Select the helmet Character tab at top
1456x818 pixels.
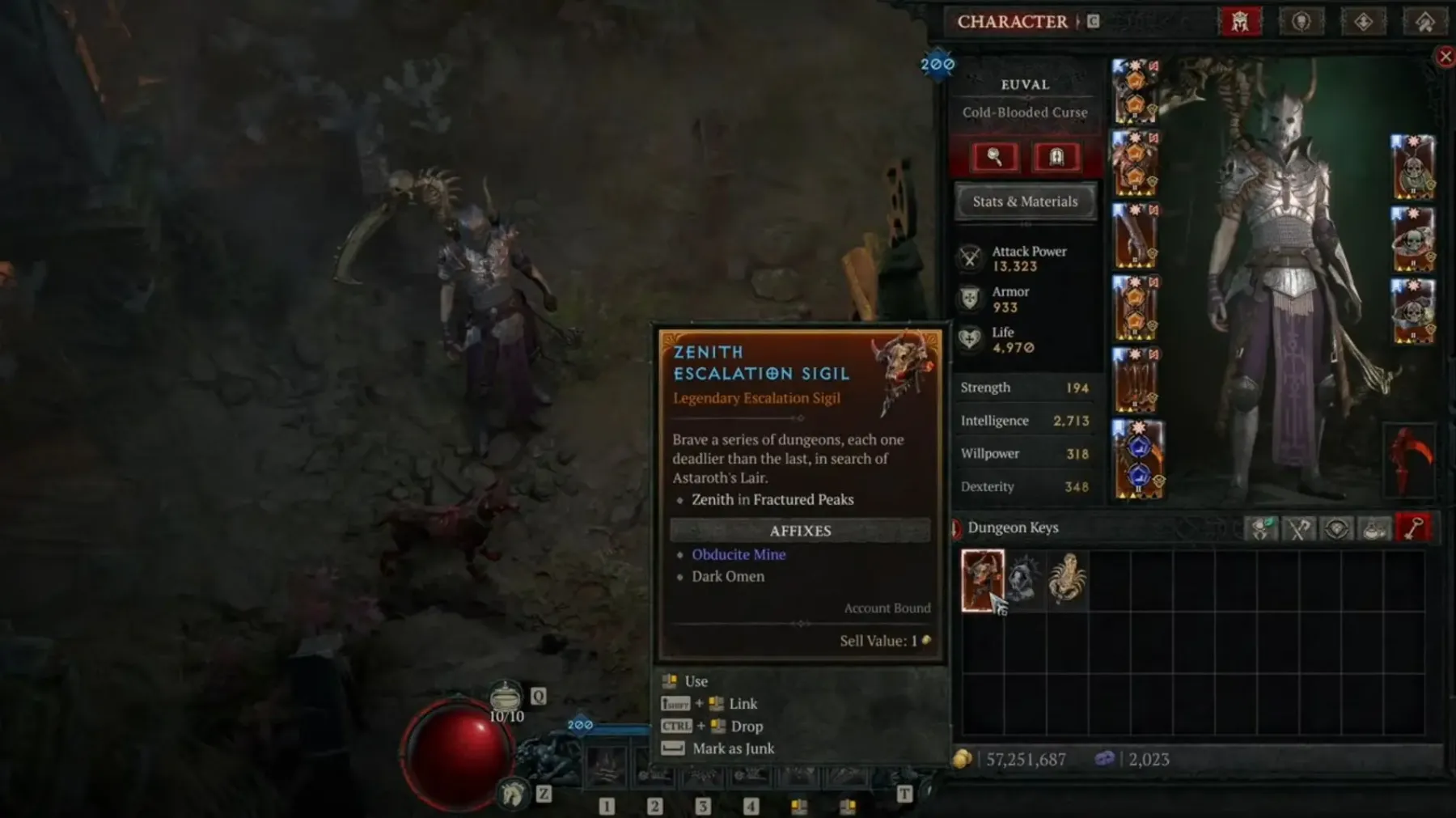click(1240, 22)
